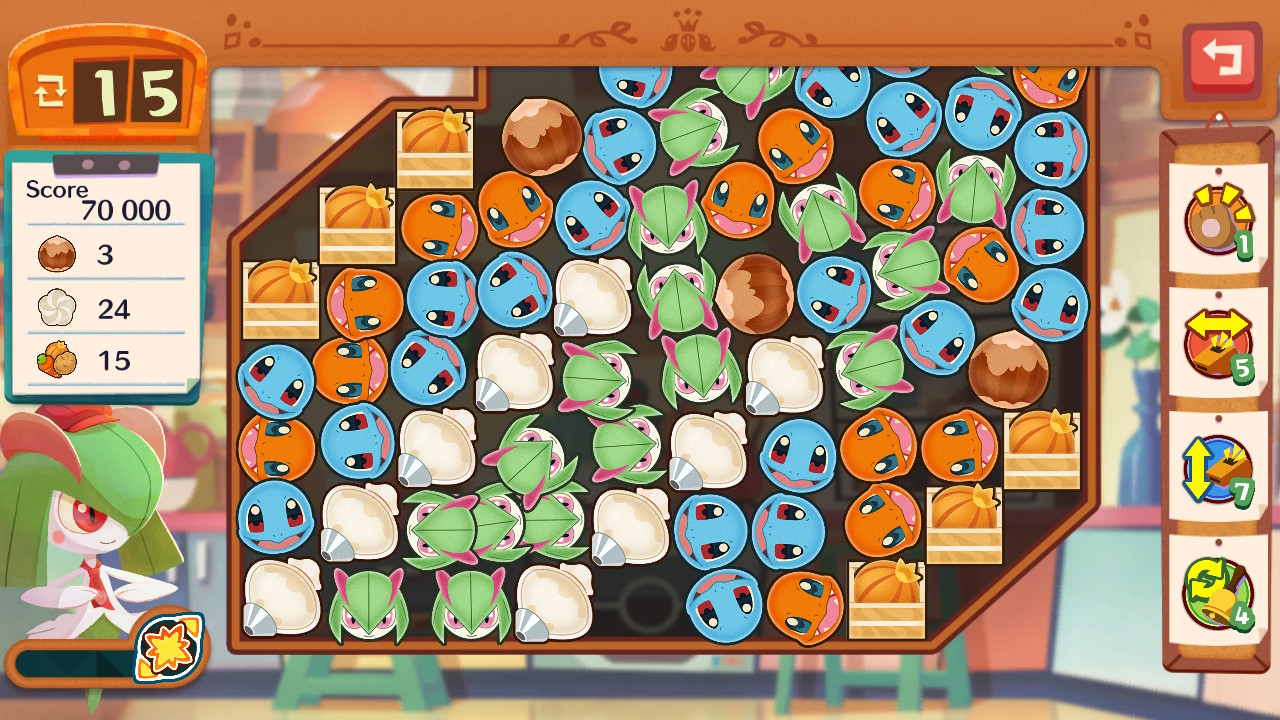
Task: Trigger the orange burst cafe skill icon
Action: pyautogui.click(x=169, y=647)
